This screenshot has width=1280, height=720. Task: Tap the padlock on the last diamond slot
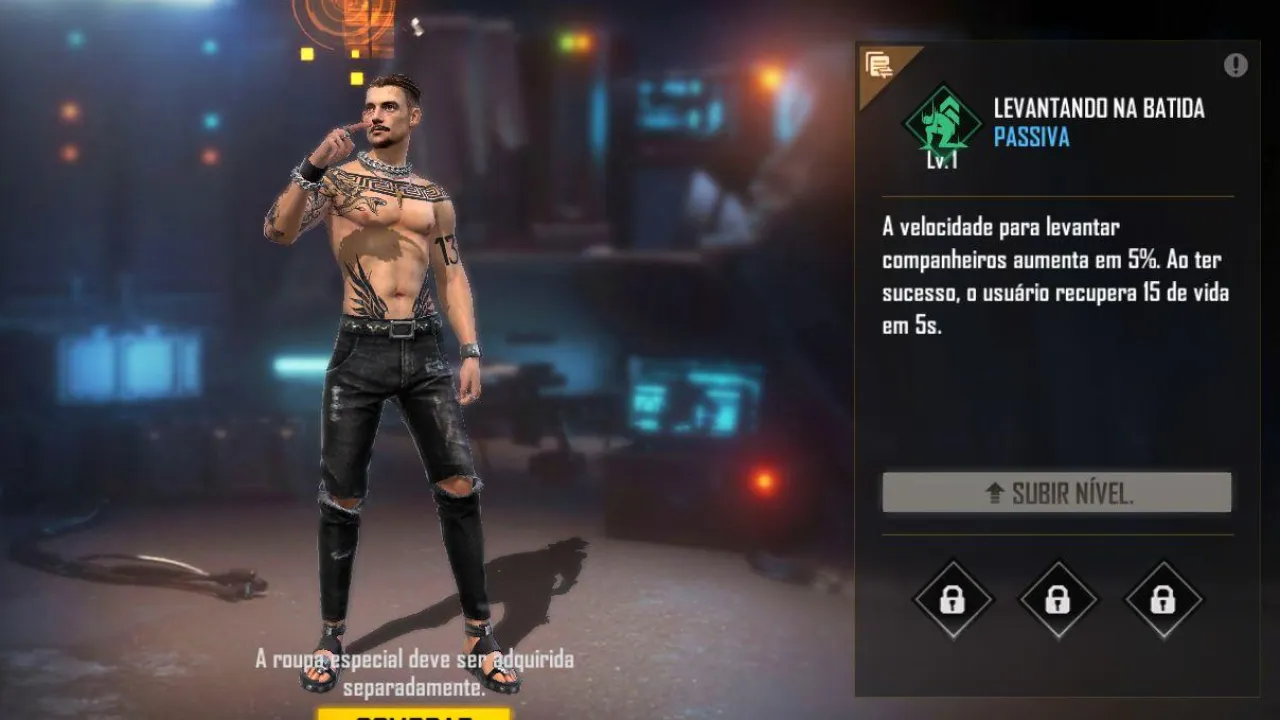pyautogui.click(x=1162, y=601)
